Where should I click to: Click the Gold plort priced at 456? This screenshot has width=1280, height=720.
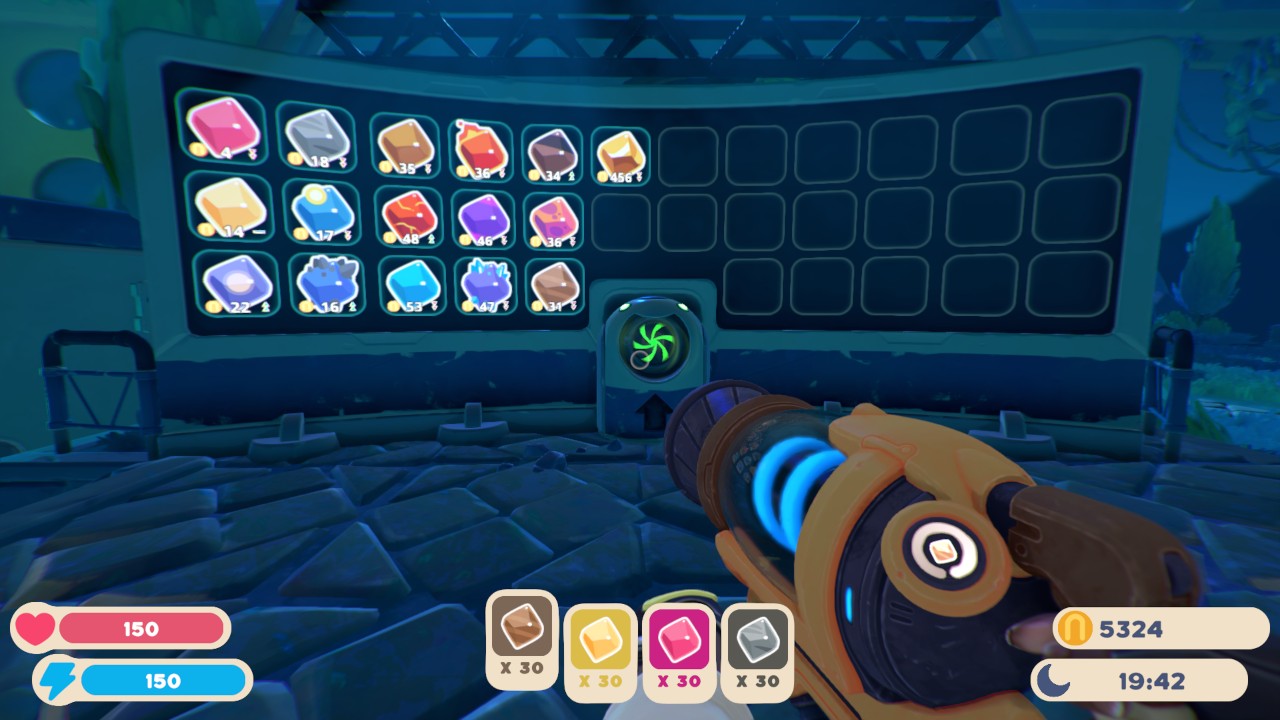[618, 152]
